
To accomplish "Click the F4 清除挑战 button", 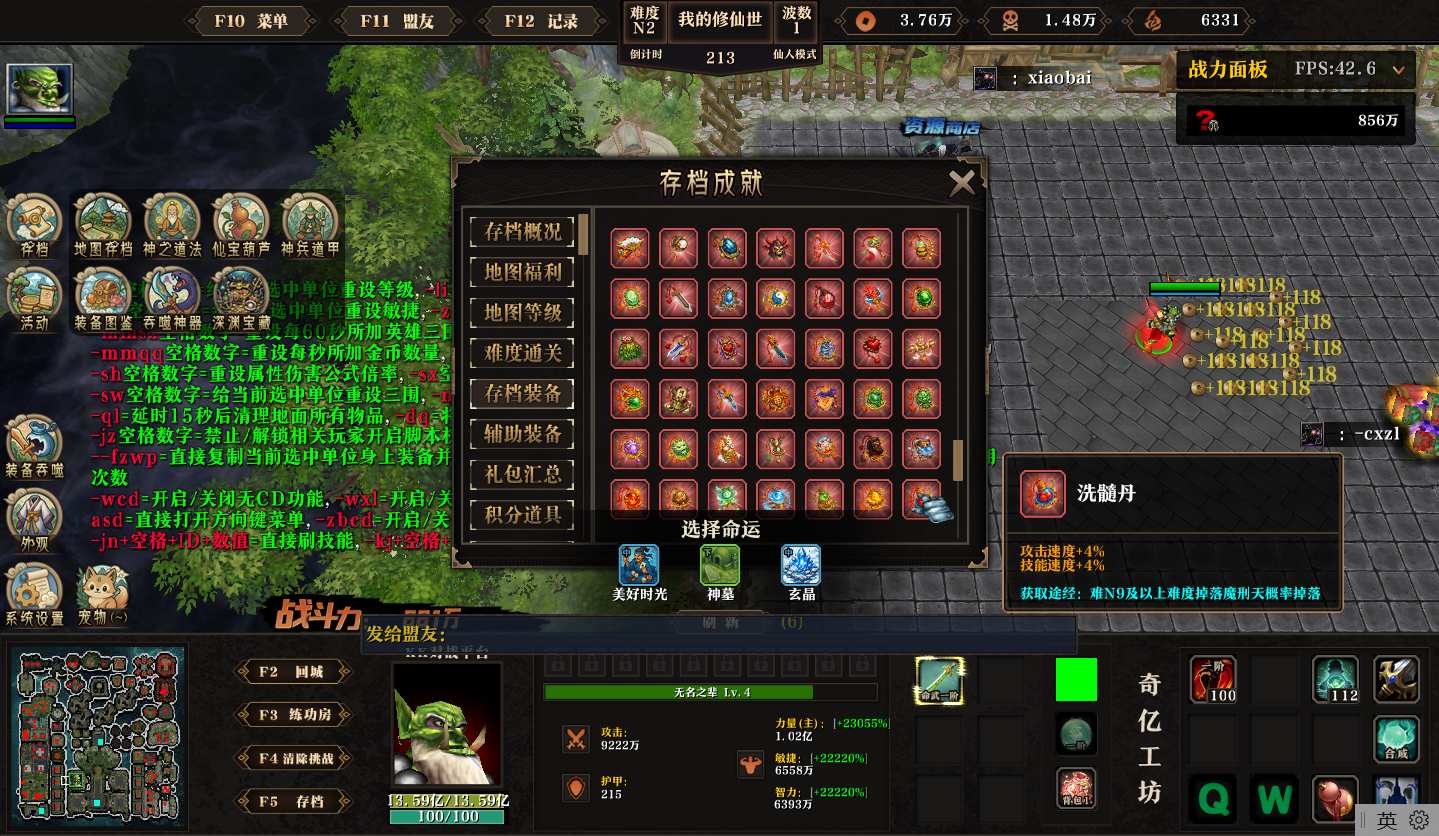I will 294,758.
